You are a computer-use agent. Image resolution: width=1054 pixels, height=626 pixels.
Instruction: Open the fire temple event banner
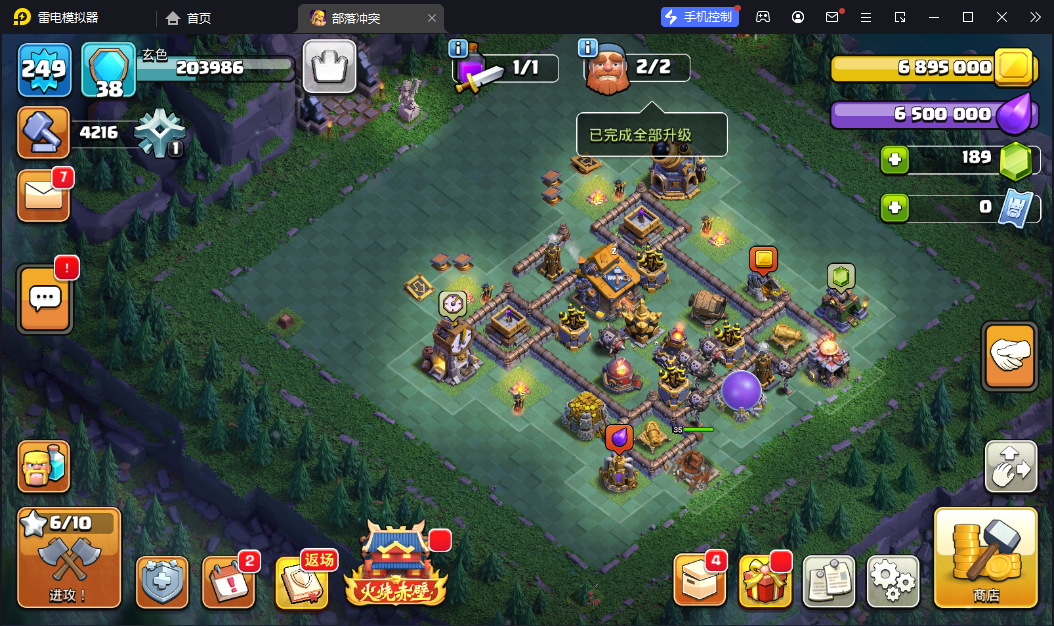(x=396, y=566)
